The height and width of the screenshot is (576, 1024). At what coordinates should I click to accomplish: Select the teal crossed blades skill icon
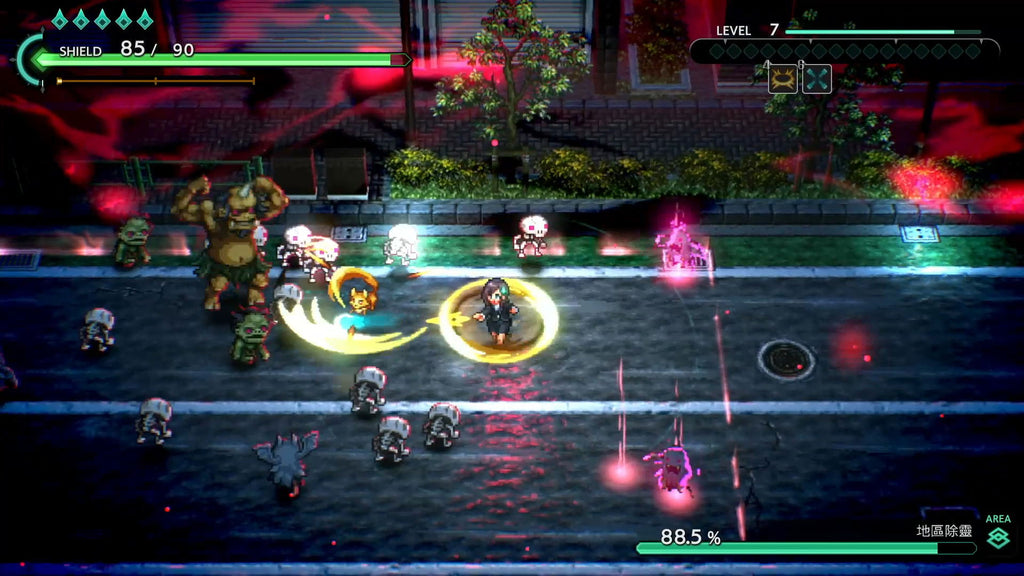click(817, 79)
